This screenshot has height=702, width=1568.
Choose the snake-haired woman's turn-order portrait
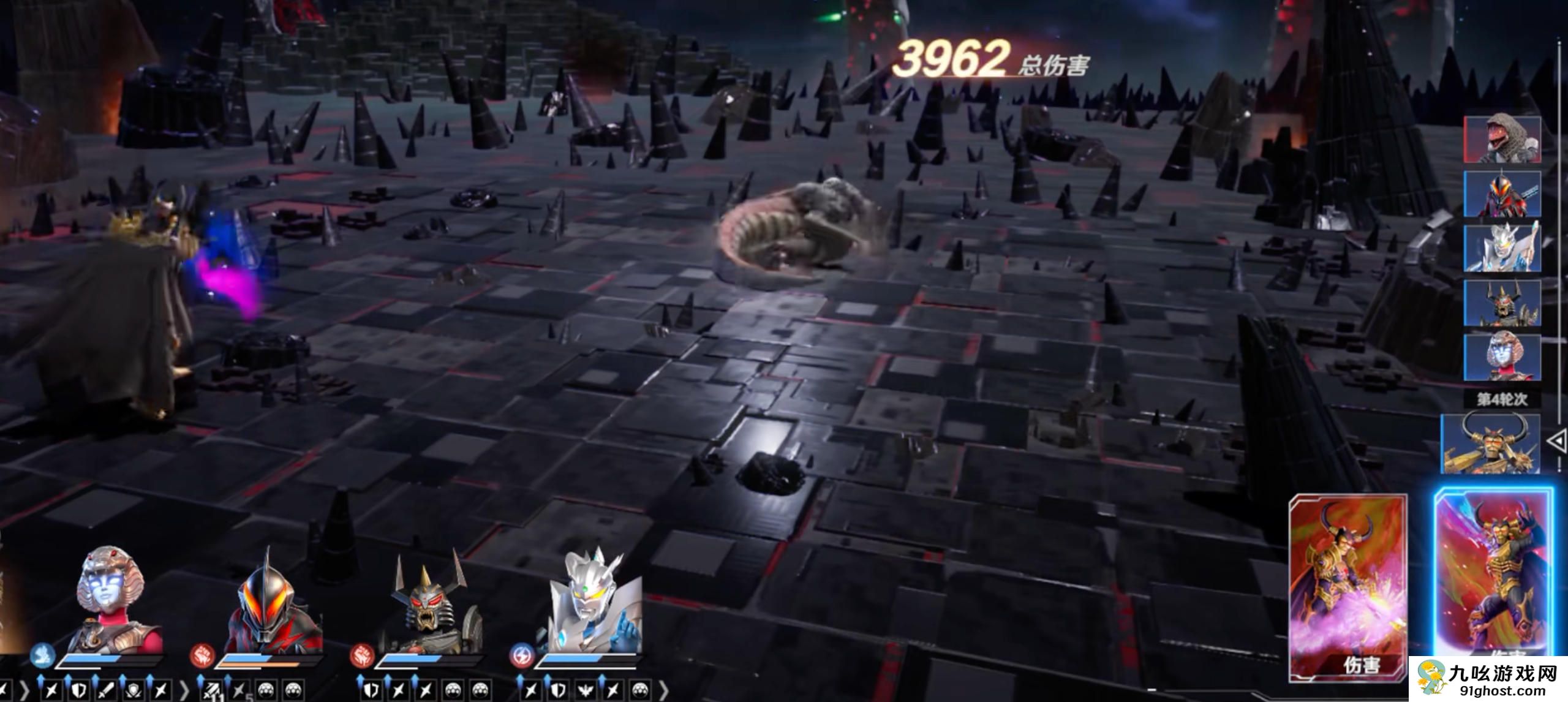tap(1502, 357)
